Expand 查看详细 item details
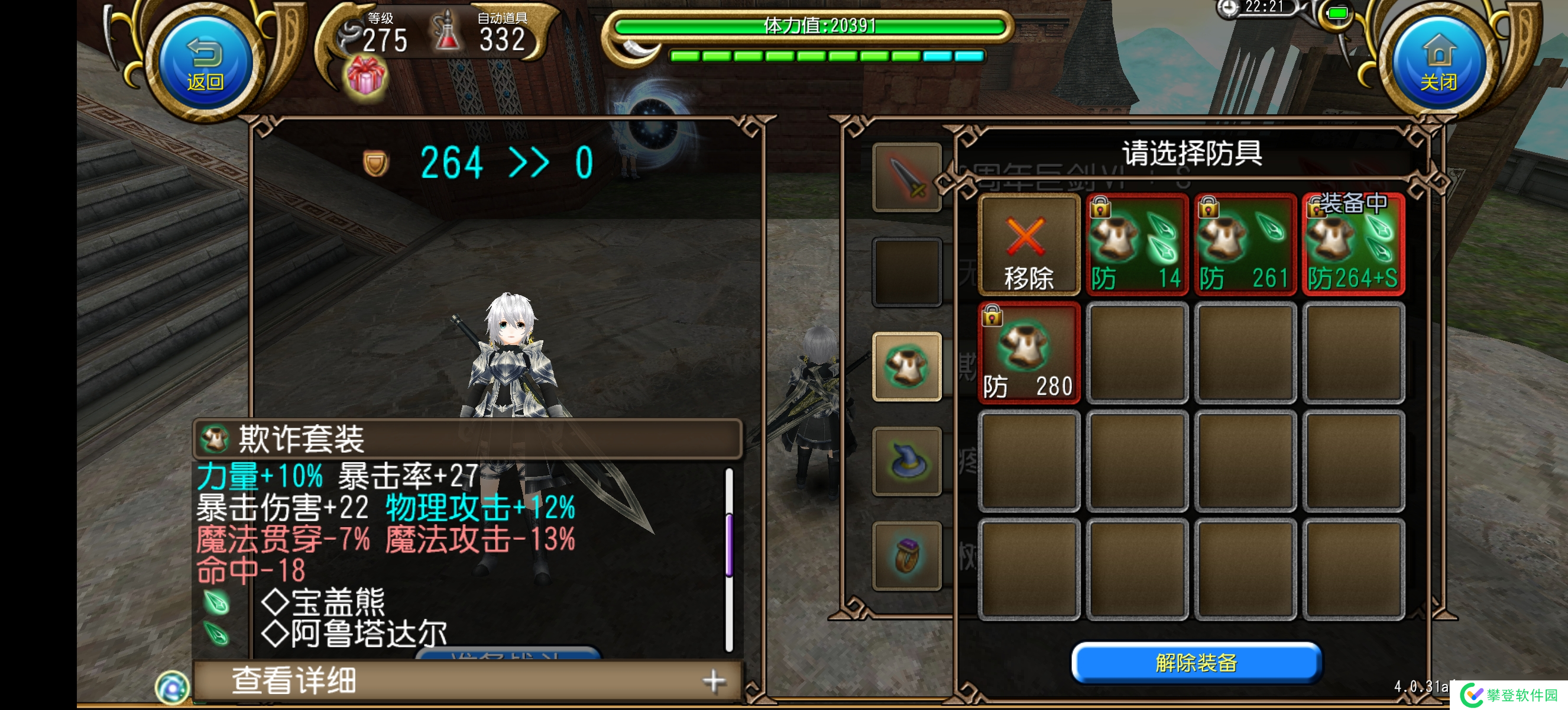 468,681
